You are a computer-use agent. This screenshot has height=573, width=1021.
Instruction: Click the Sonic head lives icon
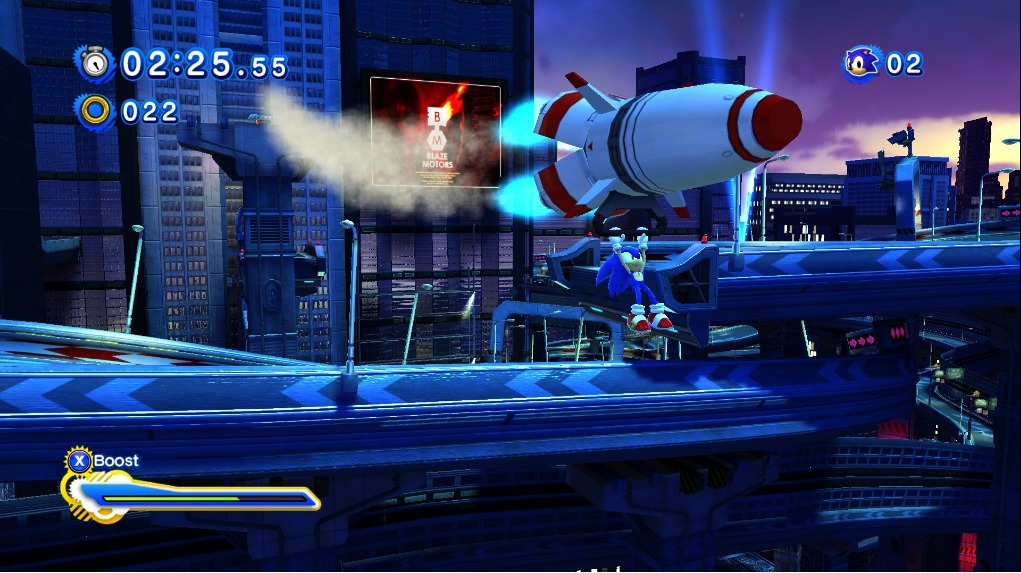(861, 64)
